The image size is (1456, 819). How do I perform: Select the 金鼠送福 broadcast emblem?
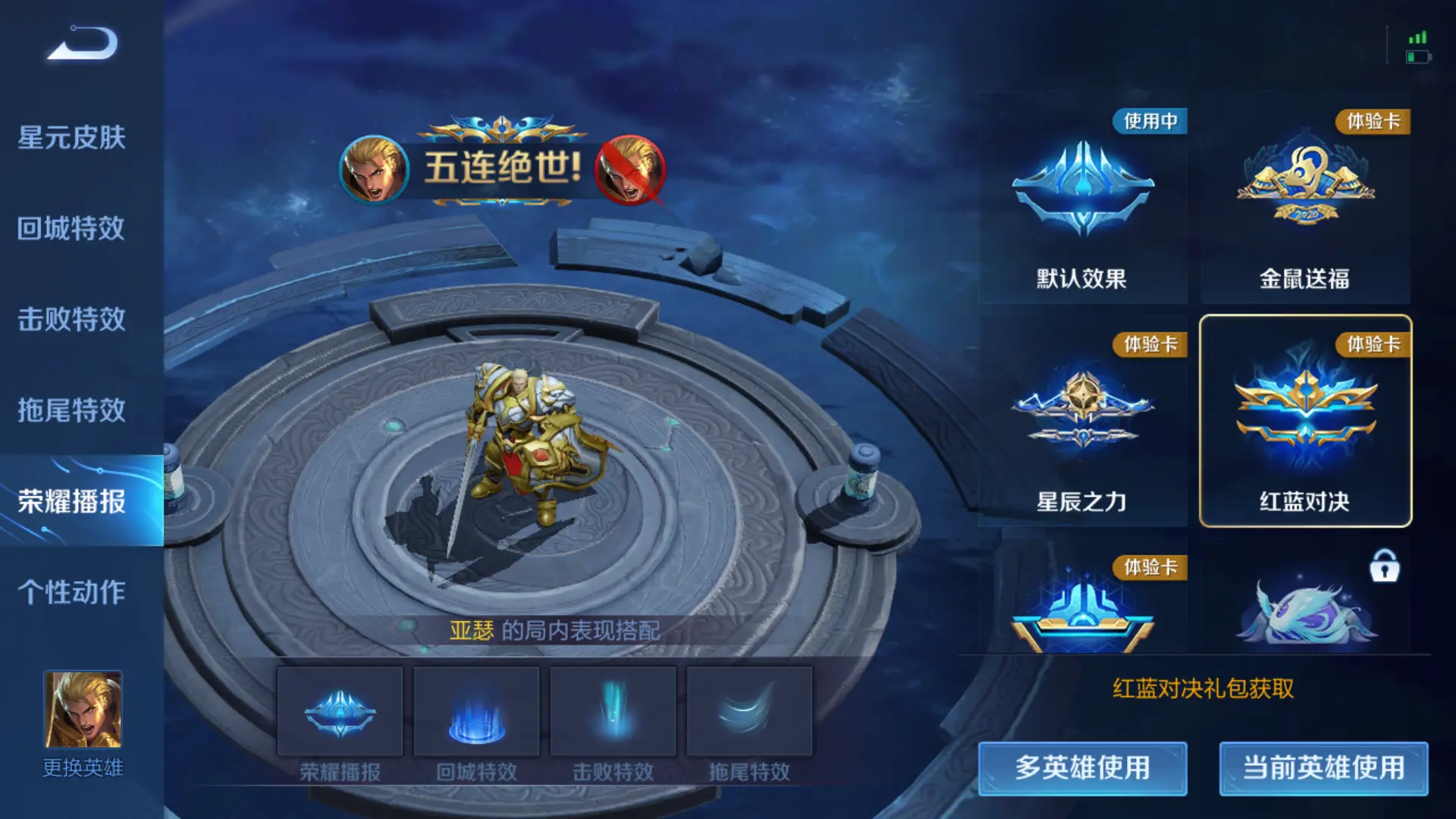point(1304,190)
